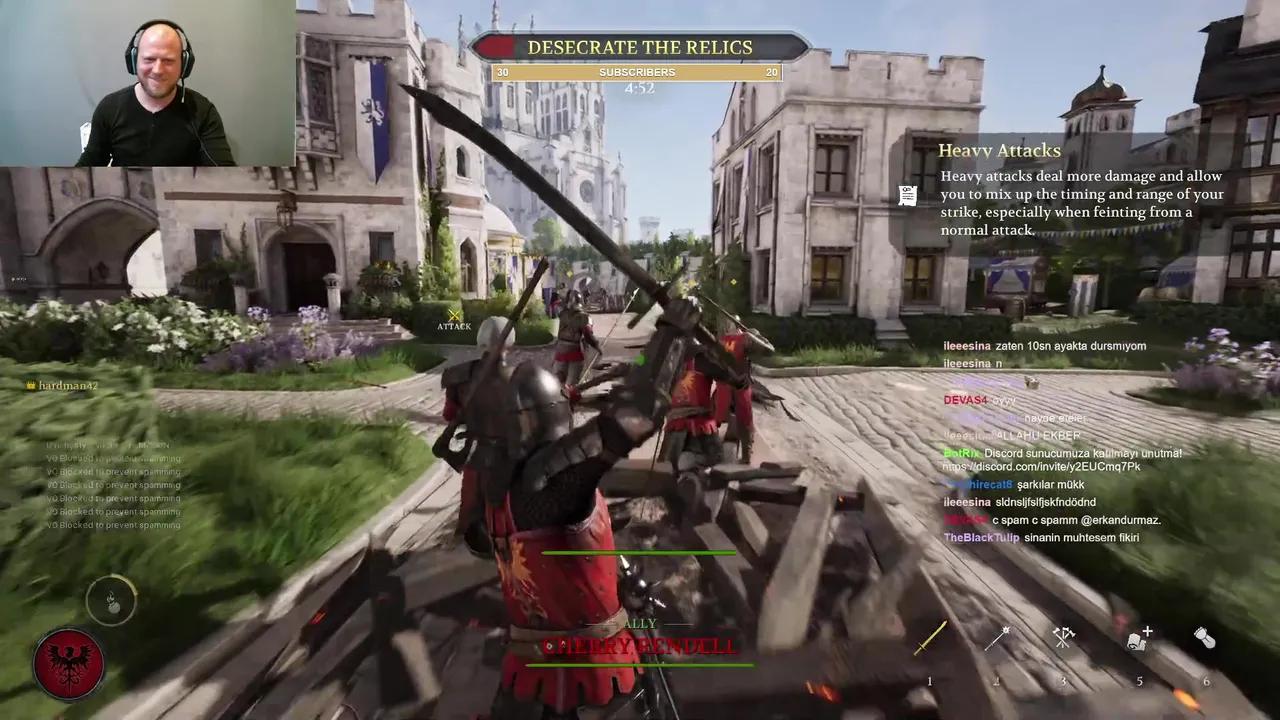This screenshot has width=1280, height=720.
Task: Select the sword weapon in slot 1
Action: coord(930,638)
